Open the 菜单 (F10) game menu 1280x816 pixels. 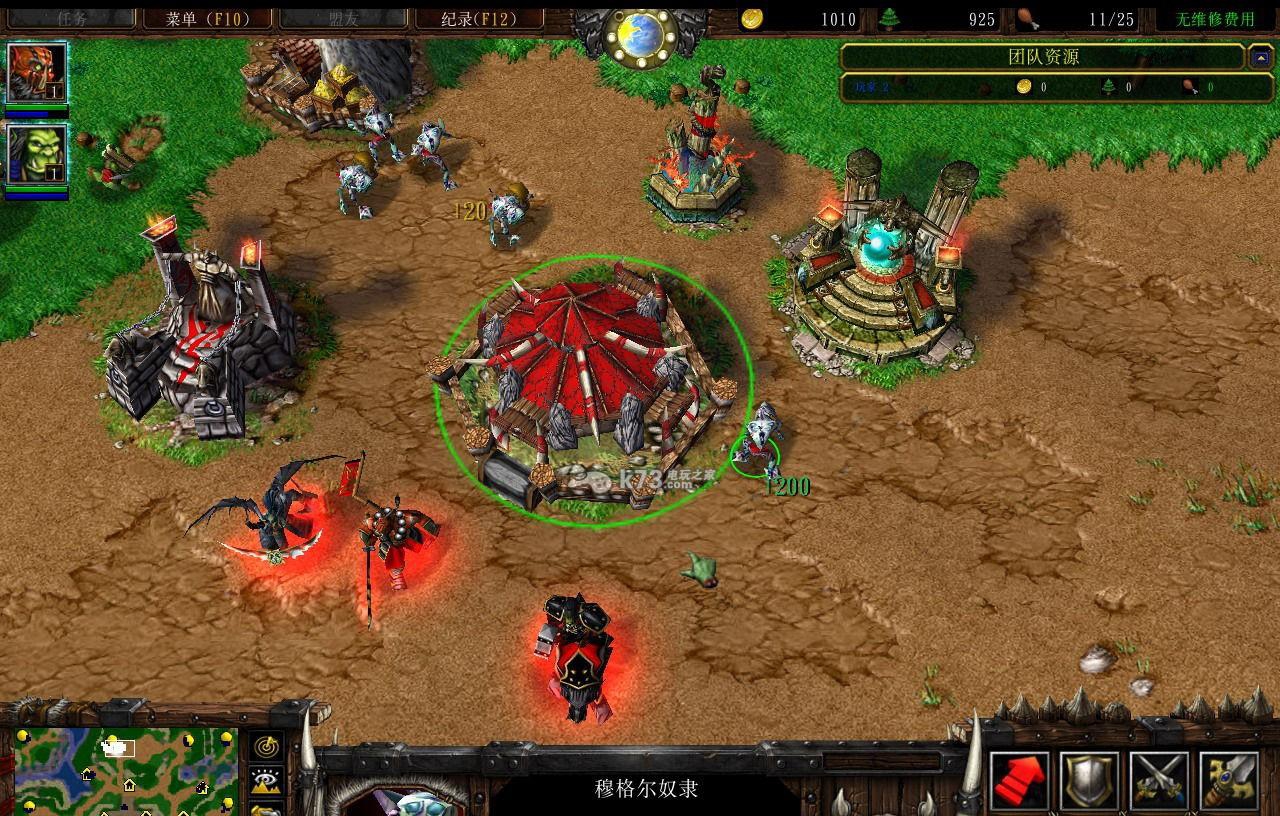point(206,18)
